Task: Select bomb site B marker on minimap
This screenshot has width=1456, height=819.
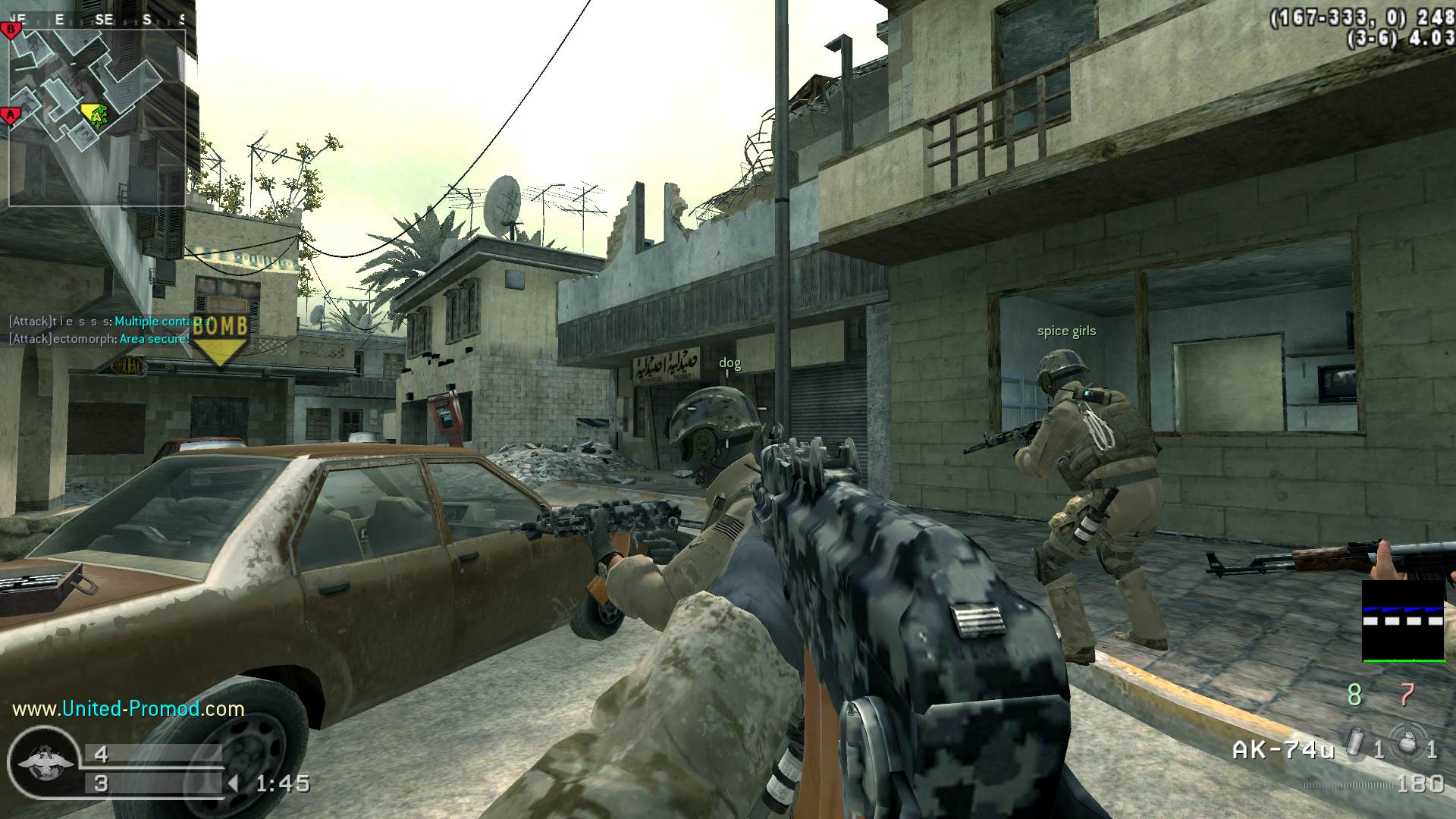Action: (x=11, y=30)
